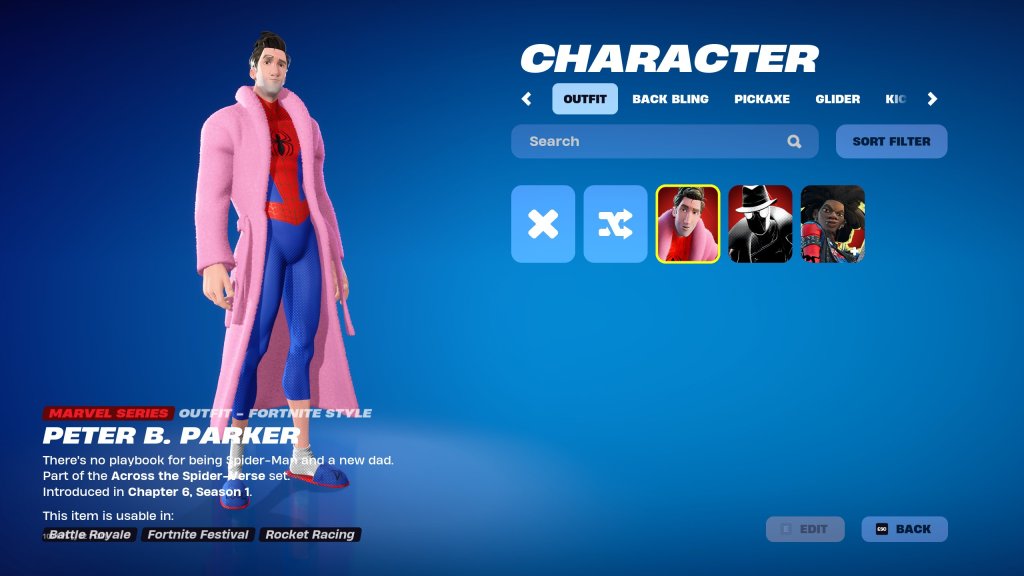The image size is (1024, 576).
Task: Select the random shuffle outfit tile
Action: click(x=616, y=224)
